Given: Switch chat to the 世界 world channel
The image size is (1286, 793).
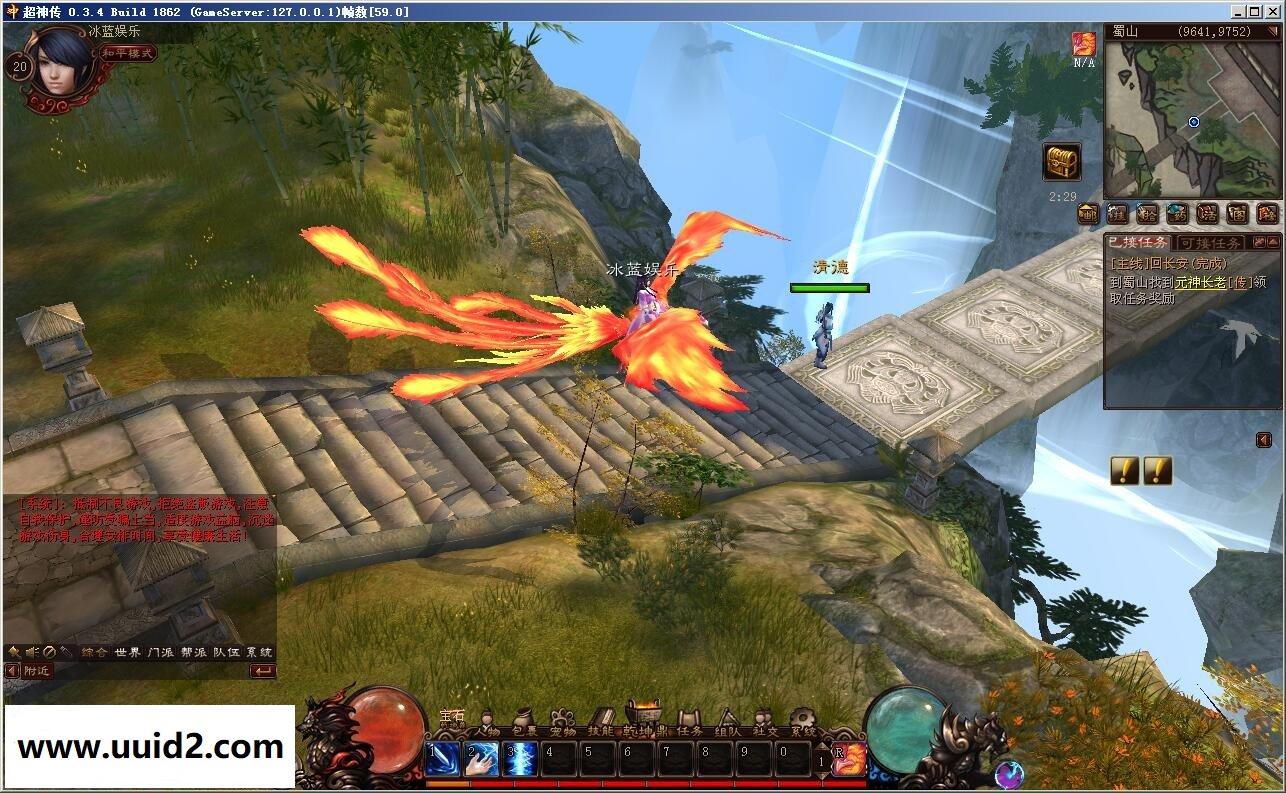Looking at the screenshot, I should pos(127,652).
